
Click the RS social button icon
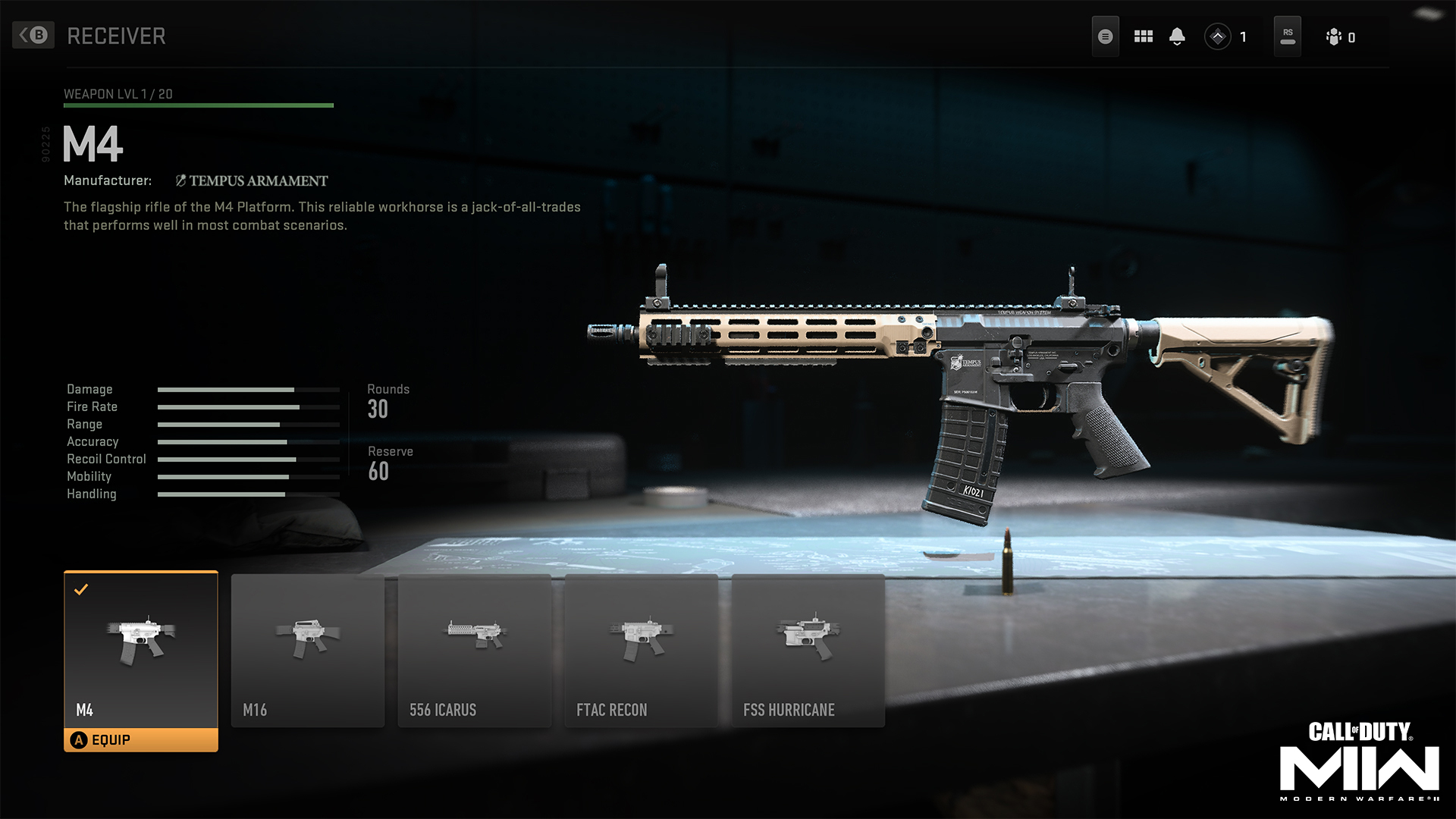pos(1287,36)
